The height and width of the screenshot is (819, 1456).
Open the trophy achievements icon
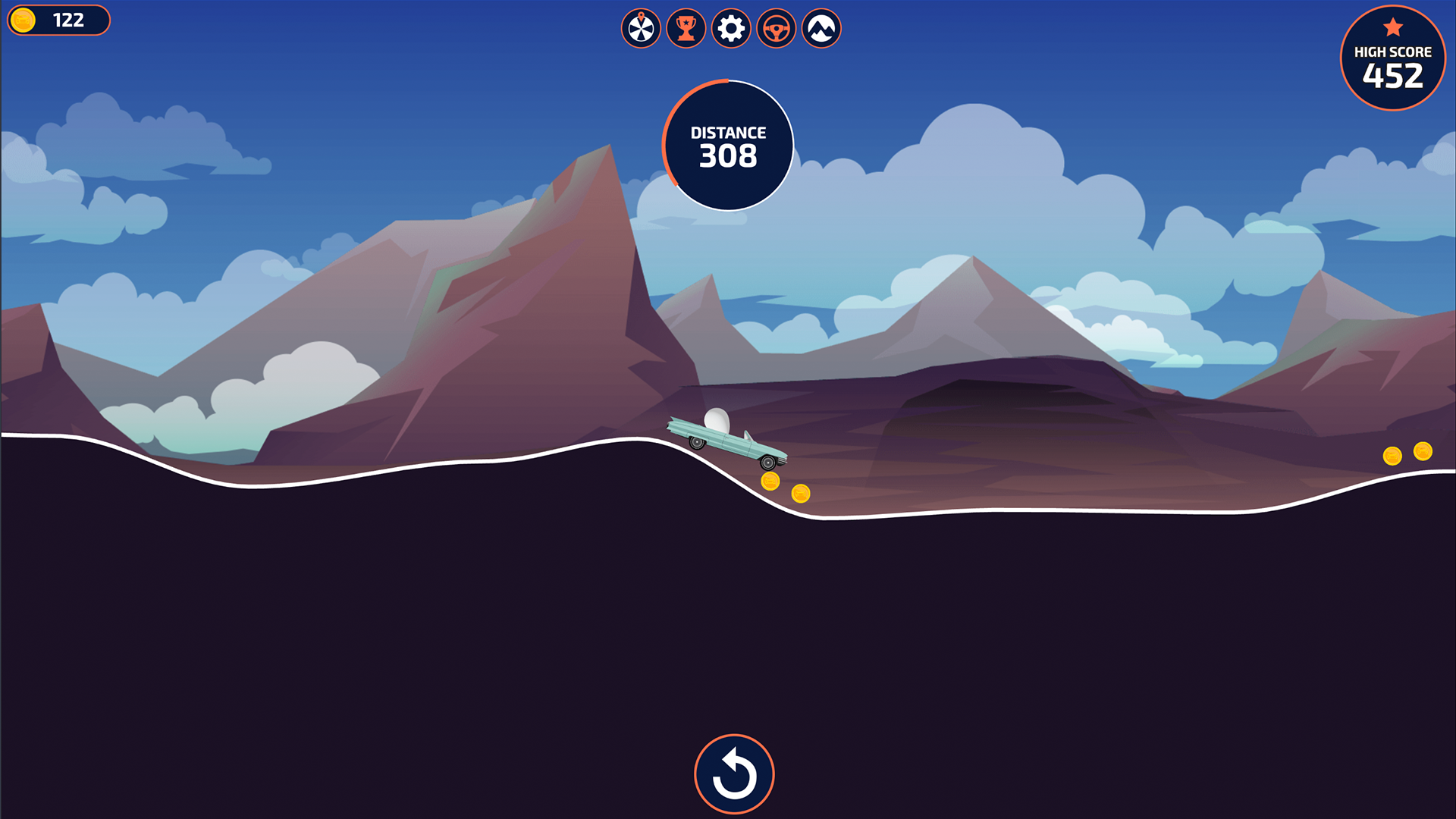pyautogui.click(x=686, y=29)
